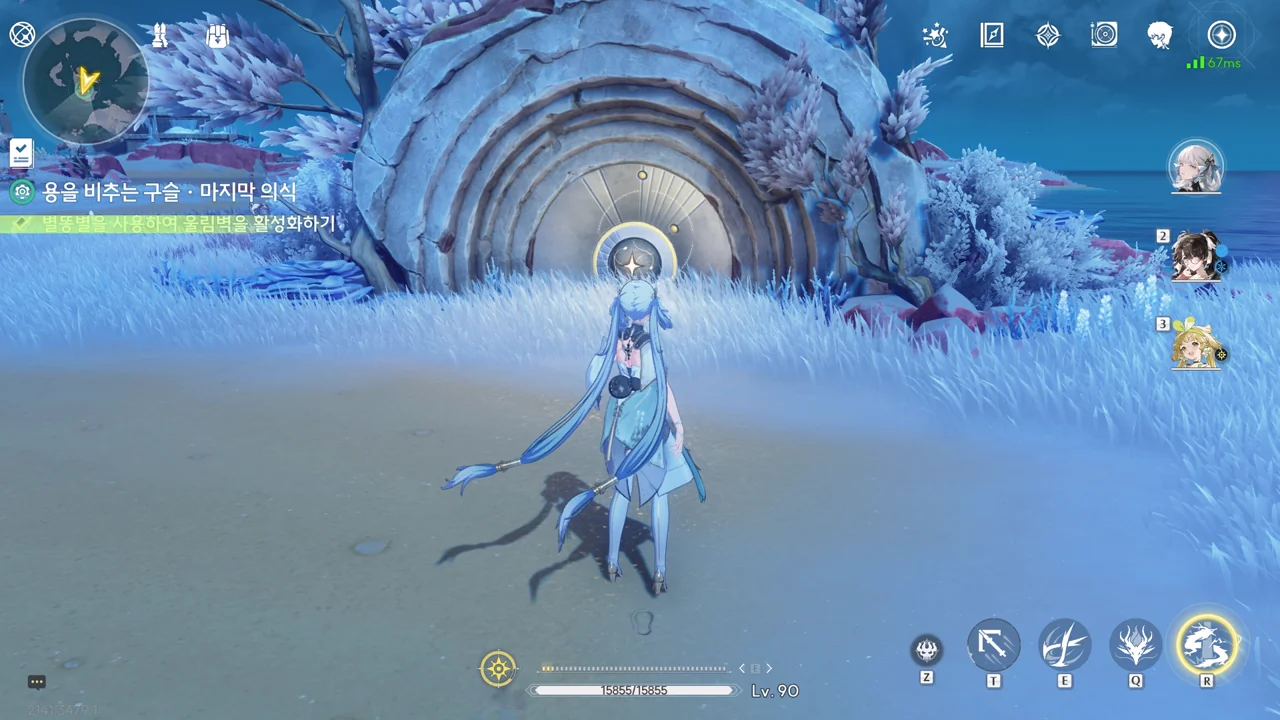Open the events icon with stars
Screen dimensions: 1280x720
(x=935, y=36)
